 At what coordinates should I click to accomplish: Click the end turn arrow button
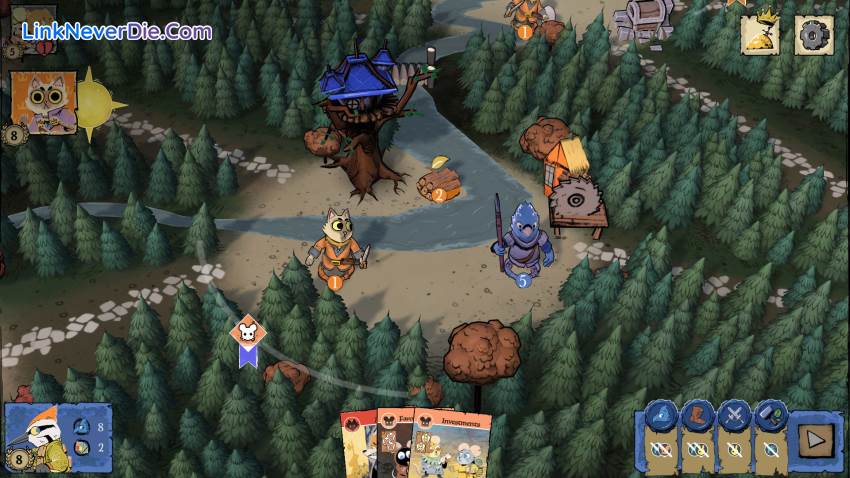point(815,438)
